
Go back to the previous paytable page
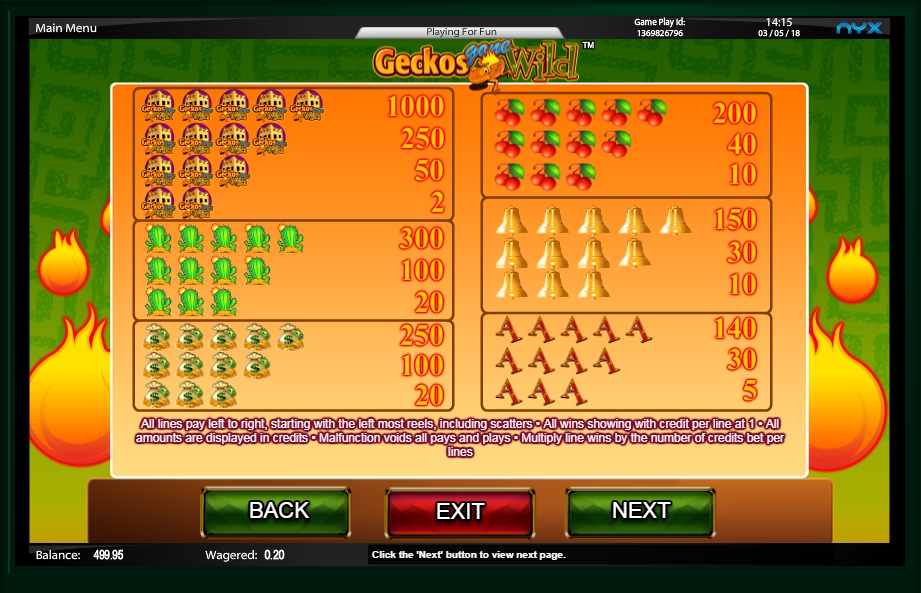point(277,511)
